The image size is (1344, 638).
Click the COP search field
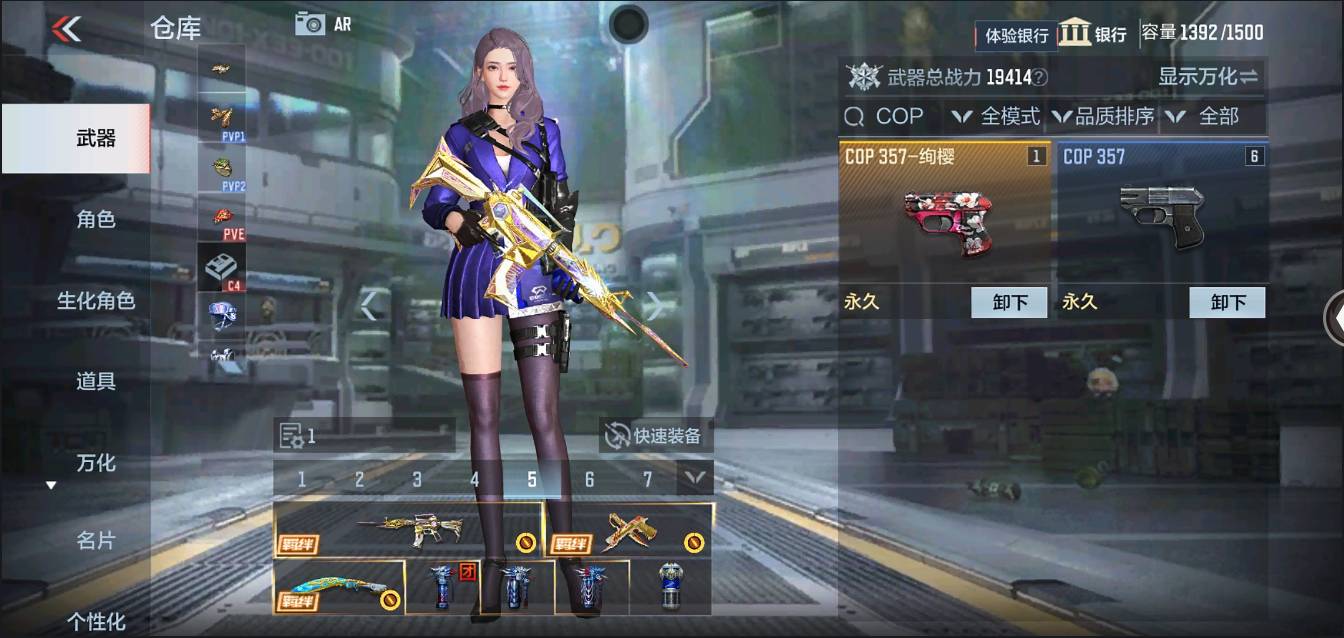890,117
